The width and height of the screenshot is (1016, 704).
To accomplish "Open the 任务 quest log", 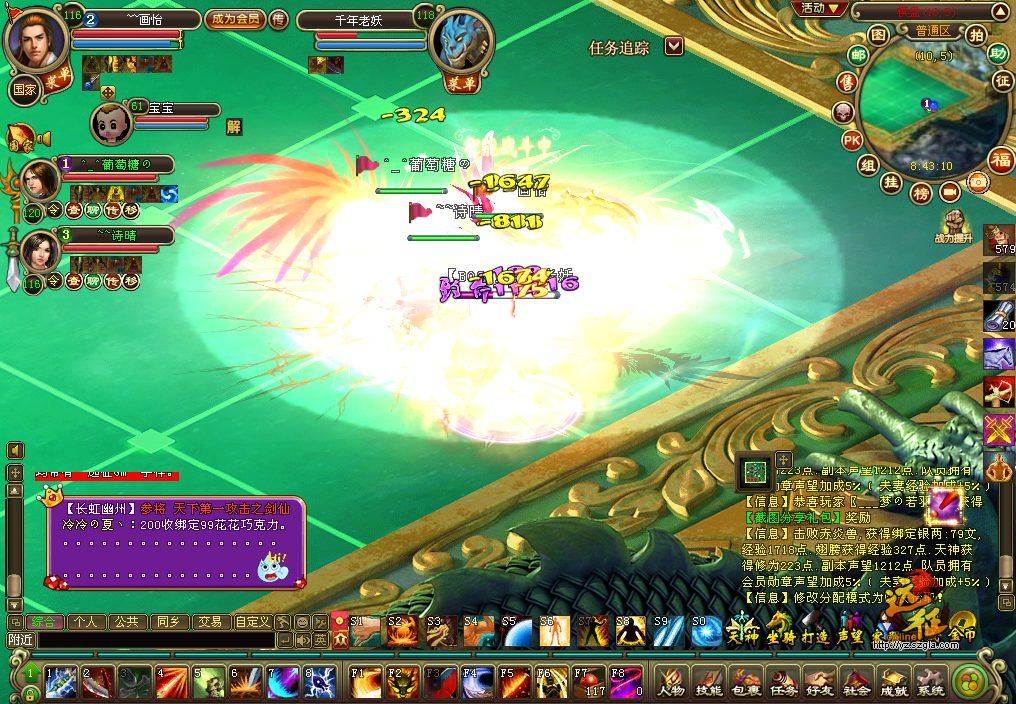I will (783, 681).
